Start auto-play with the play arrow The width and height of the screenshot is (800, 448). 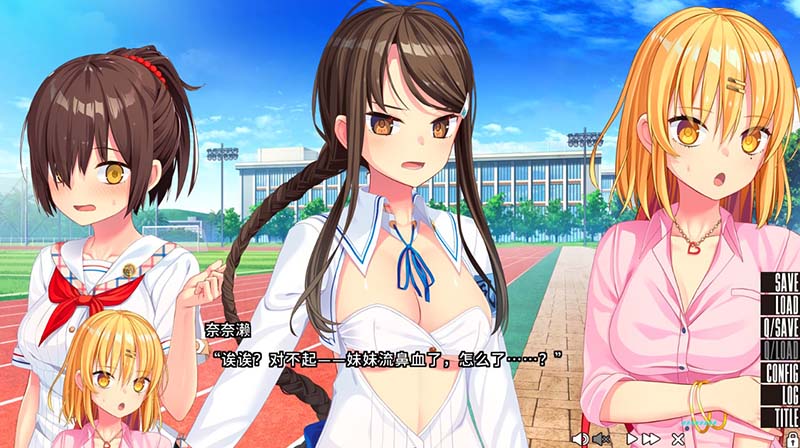[x=632, y=438]
